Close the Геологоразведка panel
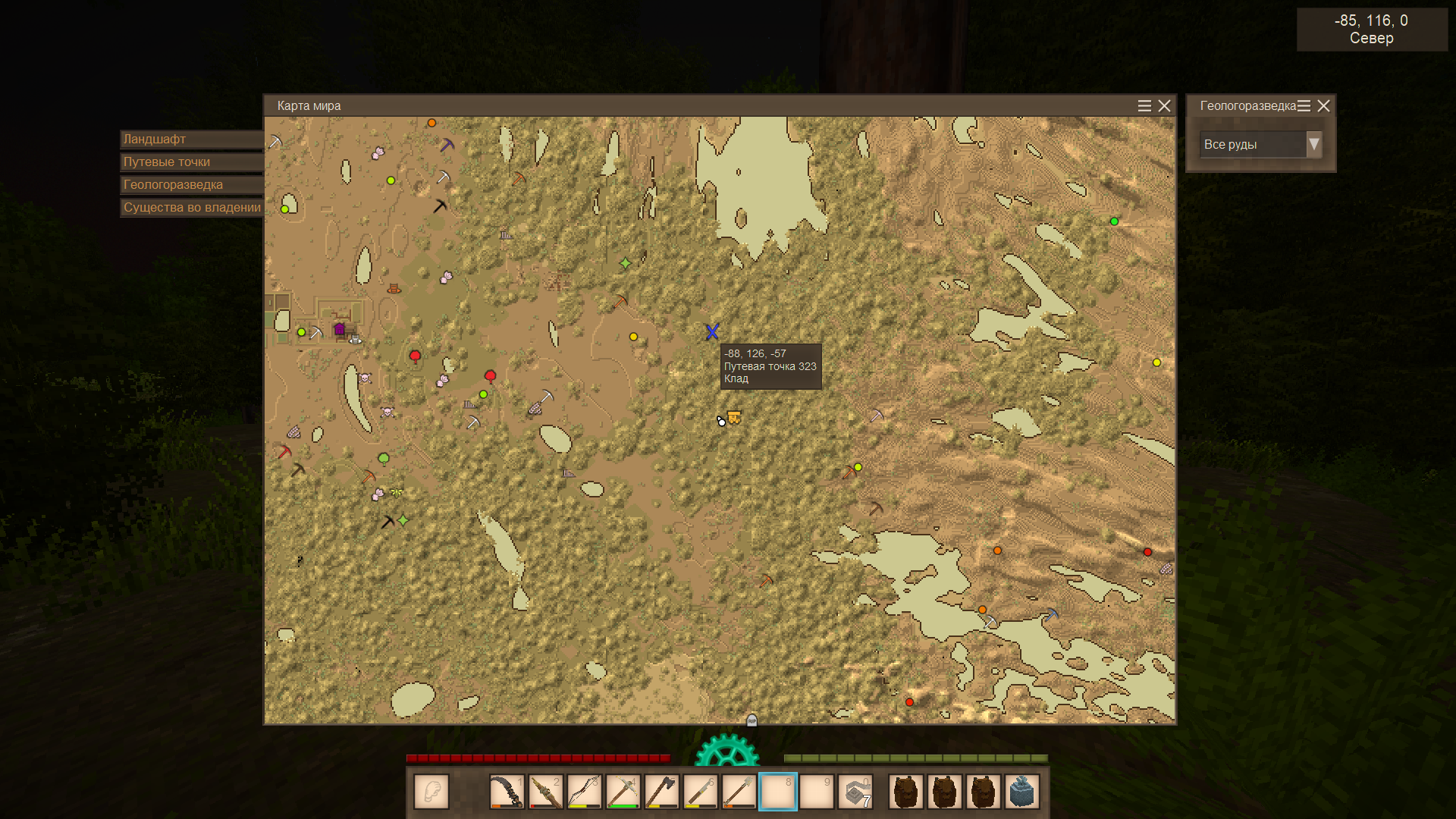Screen dimensions: 1456x819 [x=1323, y=106]
